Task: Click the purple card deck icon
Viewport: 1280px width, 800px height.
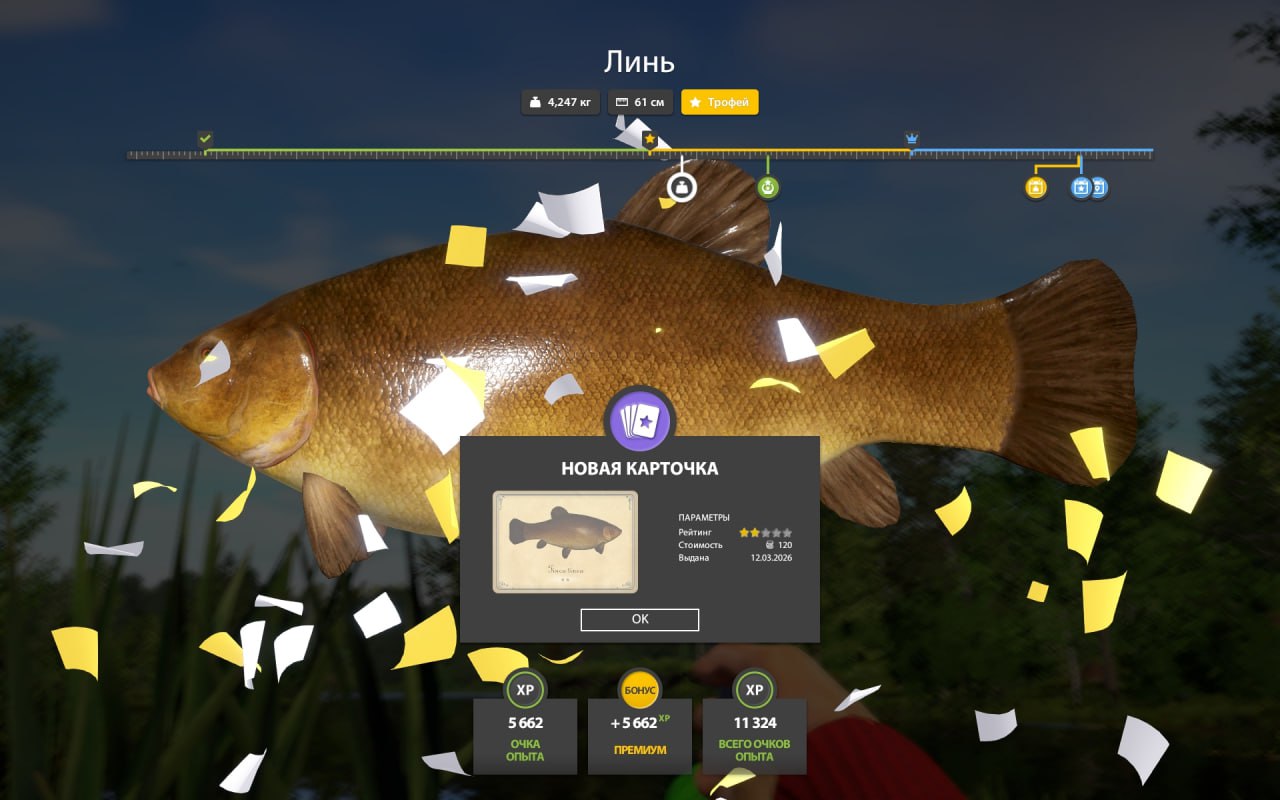Action: click(x=640, y=420)
